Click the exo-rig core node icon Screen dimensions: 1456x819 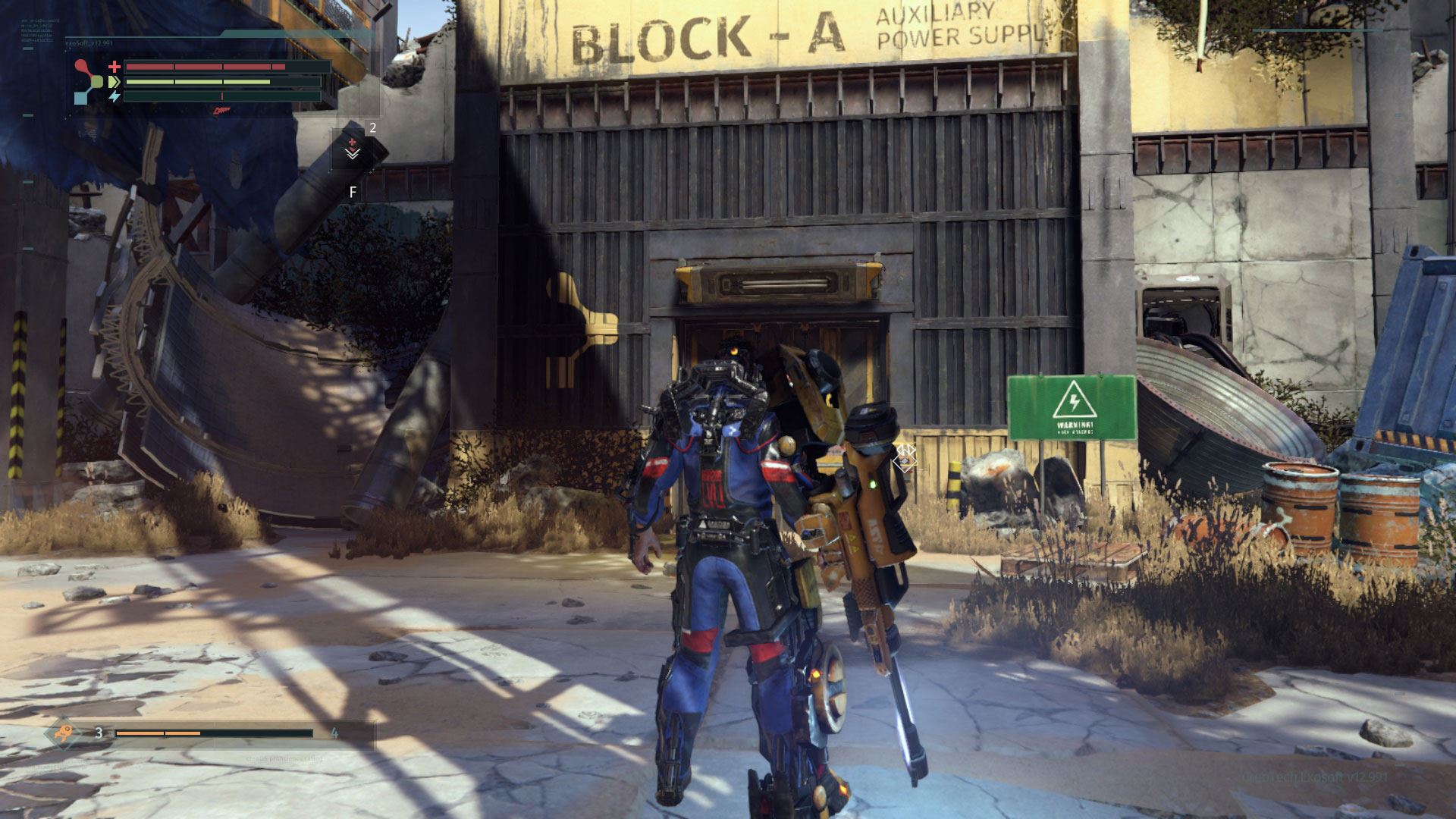[x=91, y=81]
